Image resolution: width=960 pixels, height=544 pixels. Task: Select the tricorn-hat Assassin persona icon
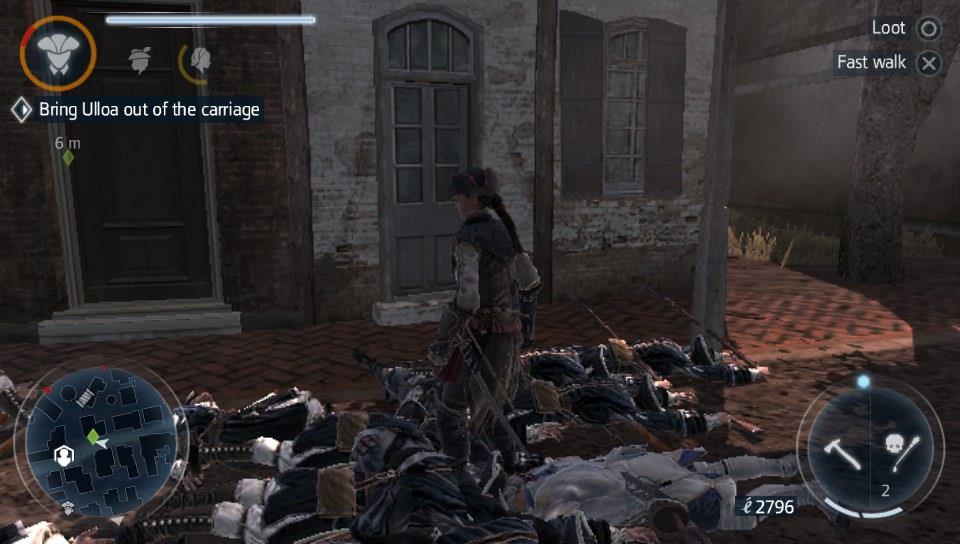click(x=57, y=54)
